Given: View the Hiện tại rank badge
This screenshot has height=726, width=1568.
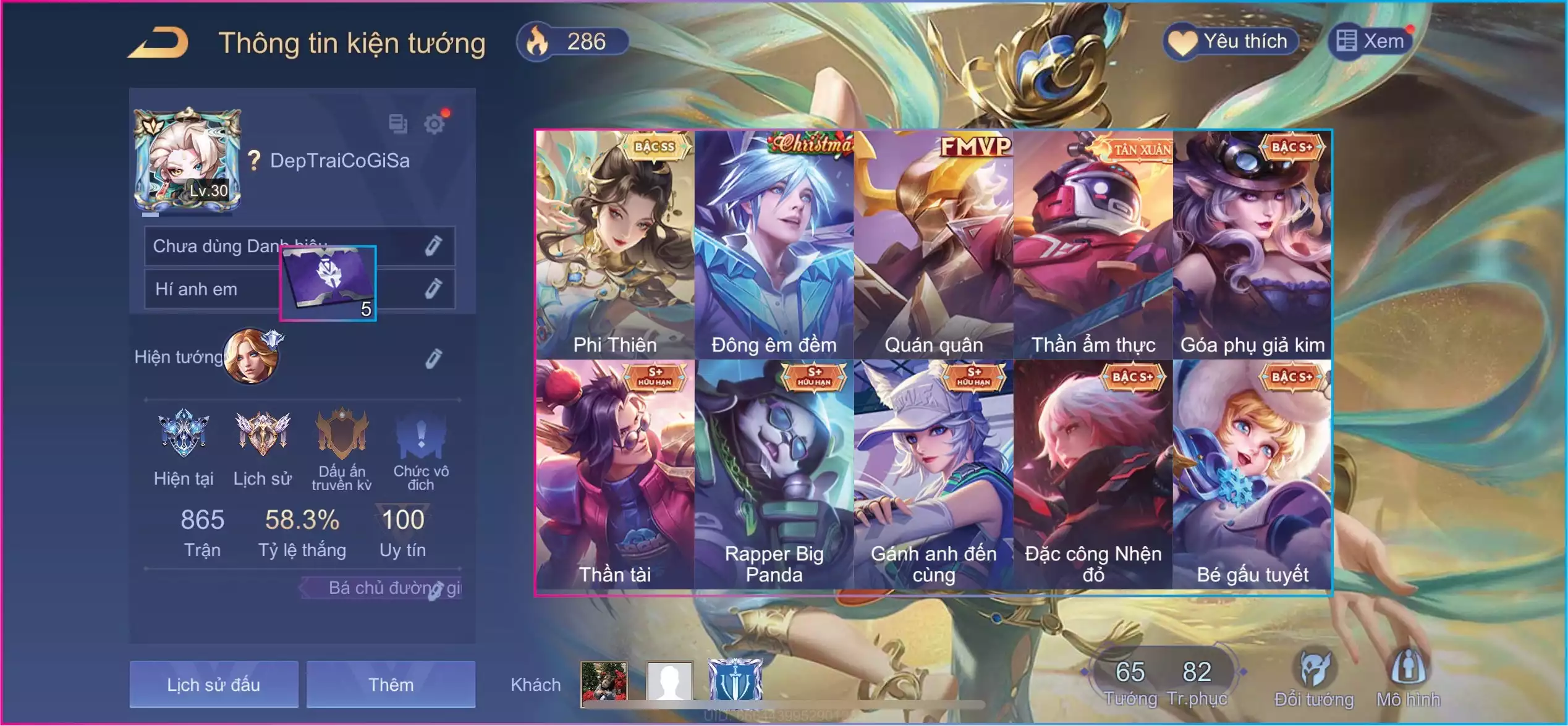Looking at the screenshot, I should point(184,434).
